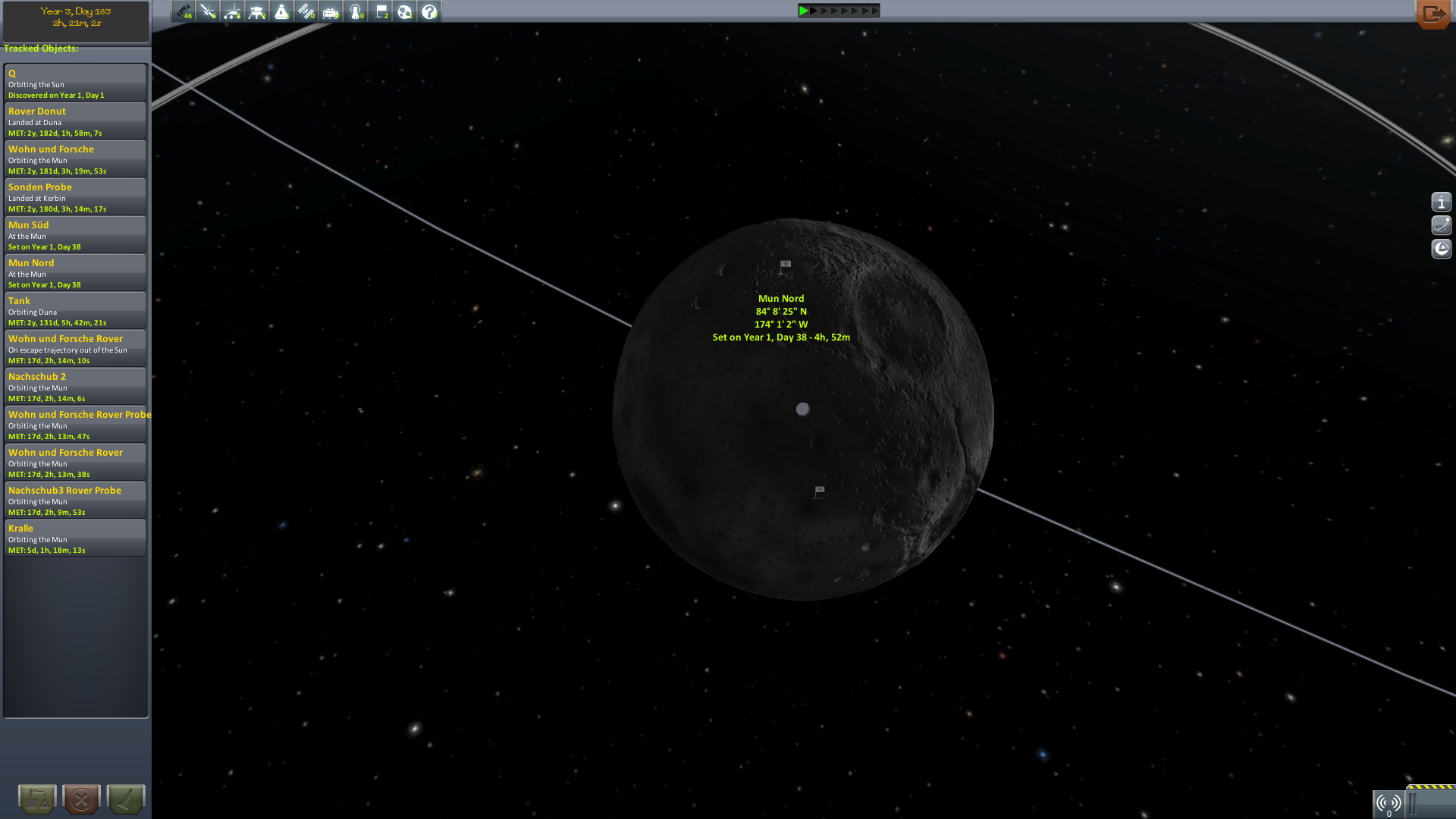Toggle the space station filter icon

(306, 11)
